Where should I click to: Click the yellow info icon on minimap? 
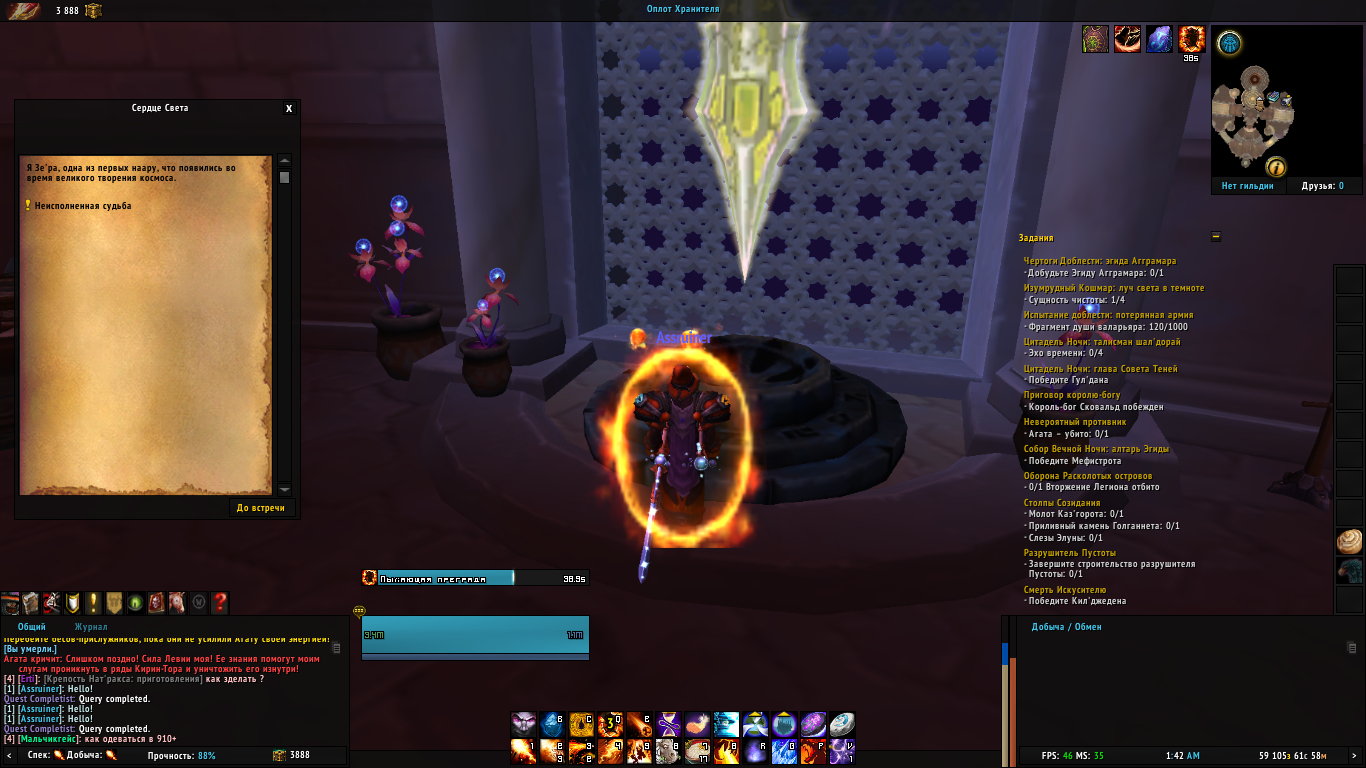pos(1275,167)
